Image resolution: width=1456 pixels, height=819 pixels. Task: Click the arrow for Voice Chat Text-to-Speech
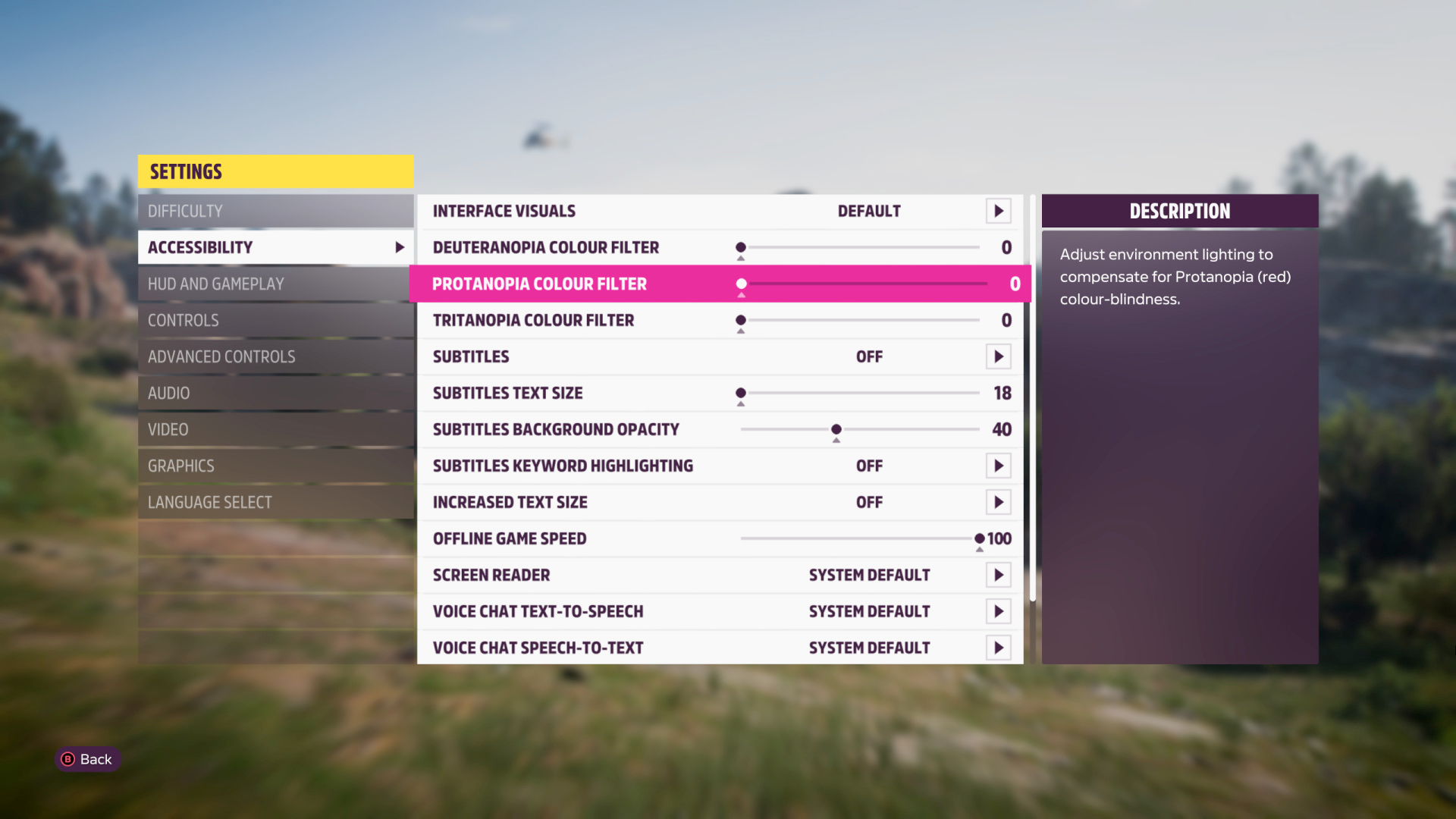pyautogui.click(x=999, y=611)
